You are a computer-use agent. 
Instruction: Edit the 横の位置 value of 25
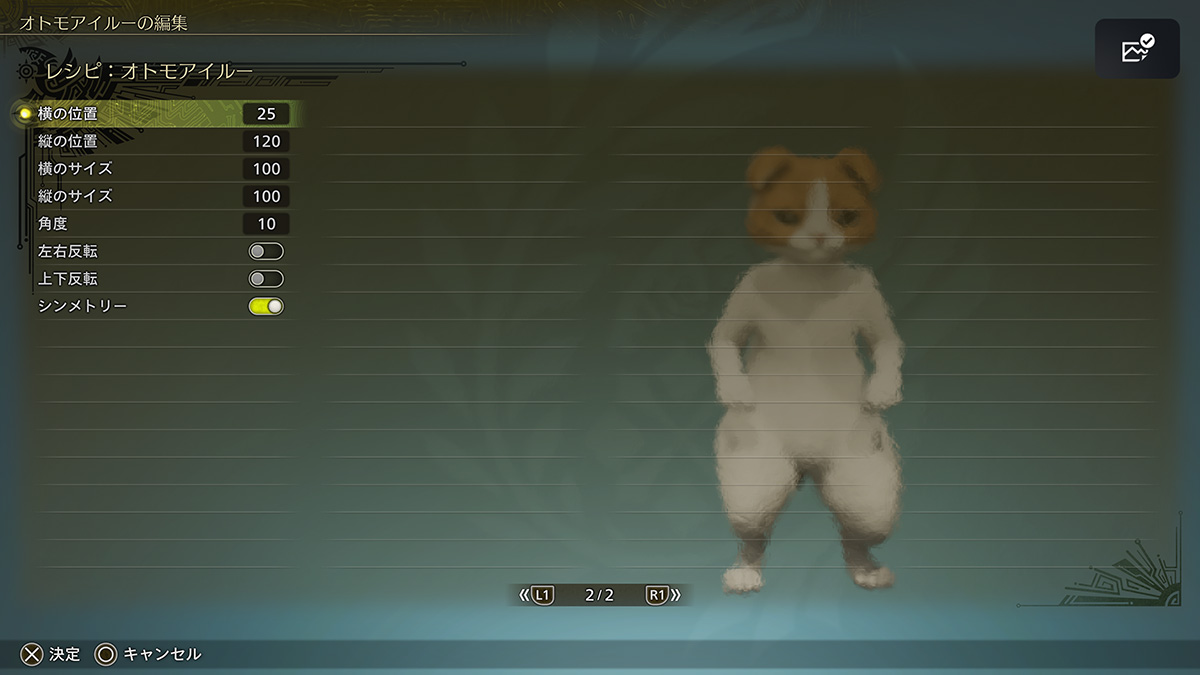[266, 114]
